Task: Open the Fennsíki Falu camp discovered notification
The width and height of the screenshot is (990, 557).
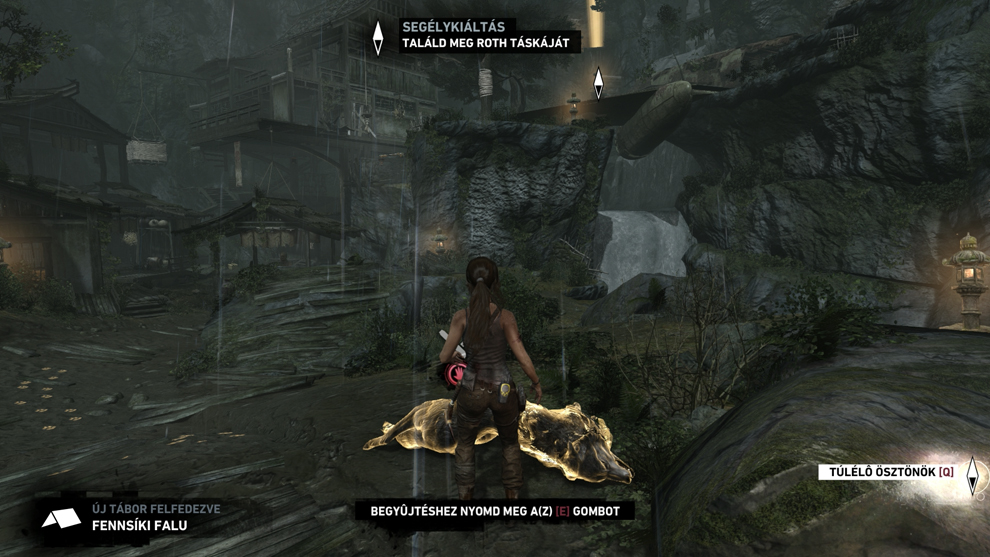Action: coord(137,517)
